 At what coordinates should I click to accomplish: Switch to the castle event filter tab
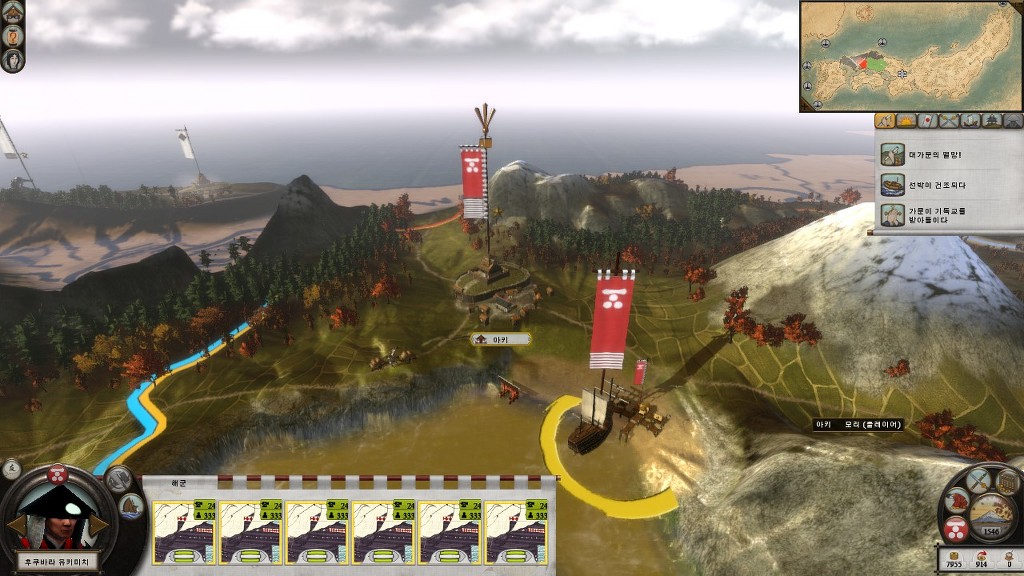(x=991, y=121)
